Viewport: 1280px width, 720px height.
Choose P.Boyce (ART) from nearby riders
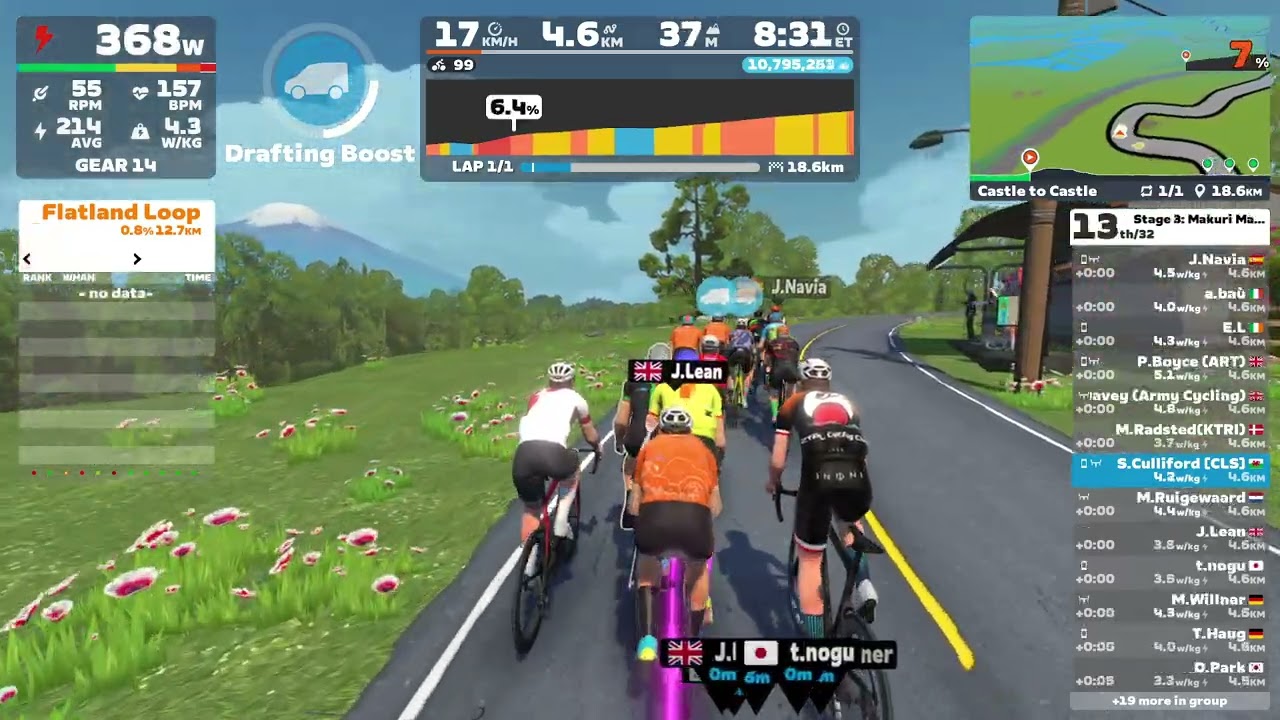tap(1170, 368)
